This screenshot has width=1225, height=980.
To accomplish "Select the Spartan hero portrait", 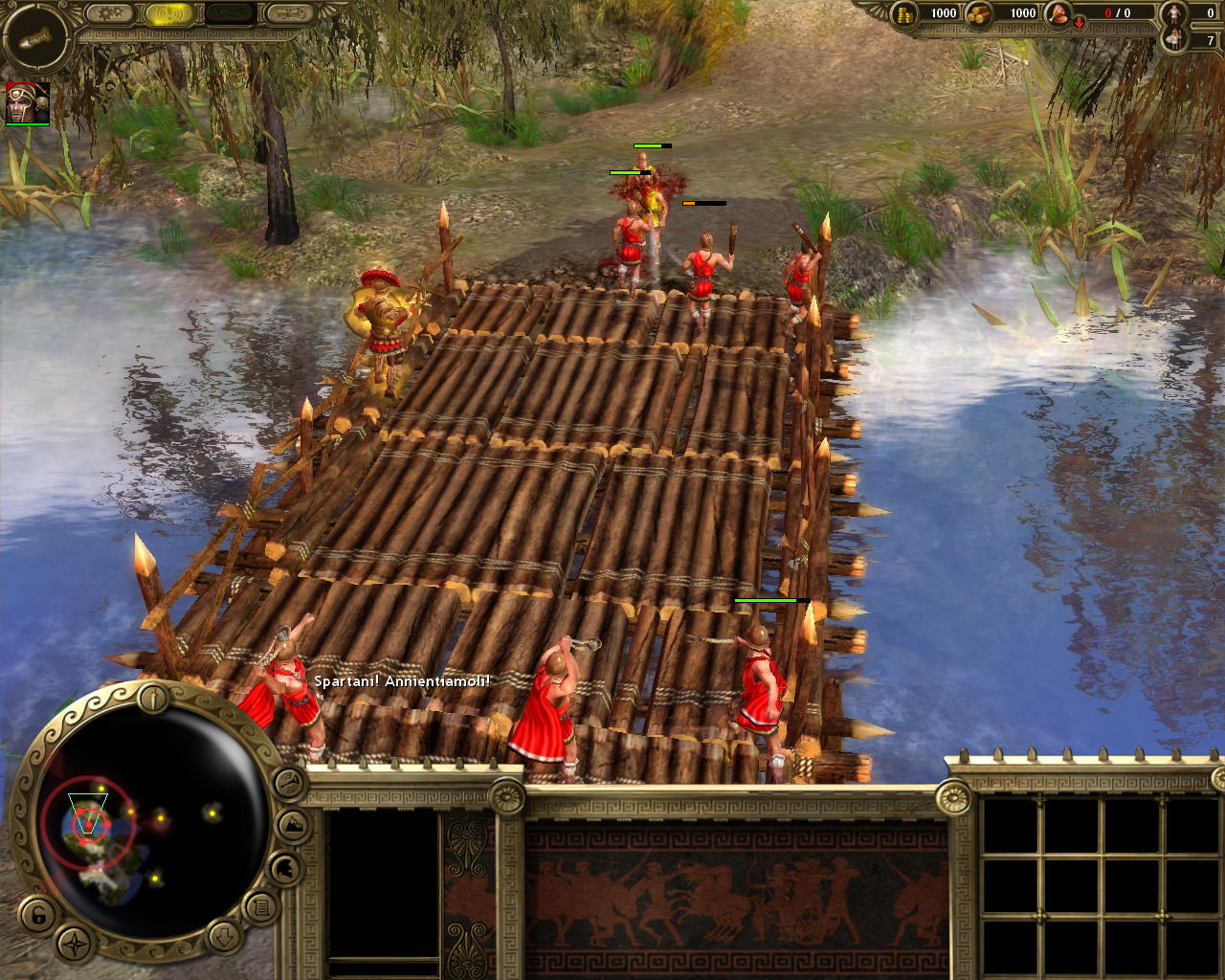I will [x=27, y=102].
